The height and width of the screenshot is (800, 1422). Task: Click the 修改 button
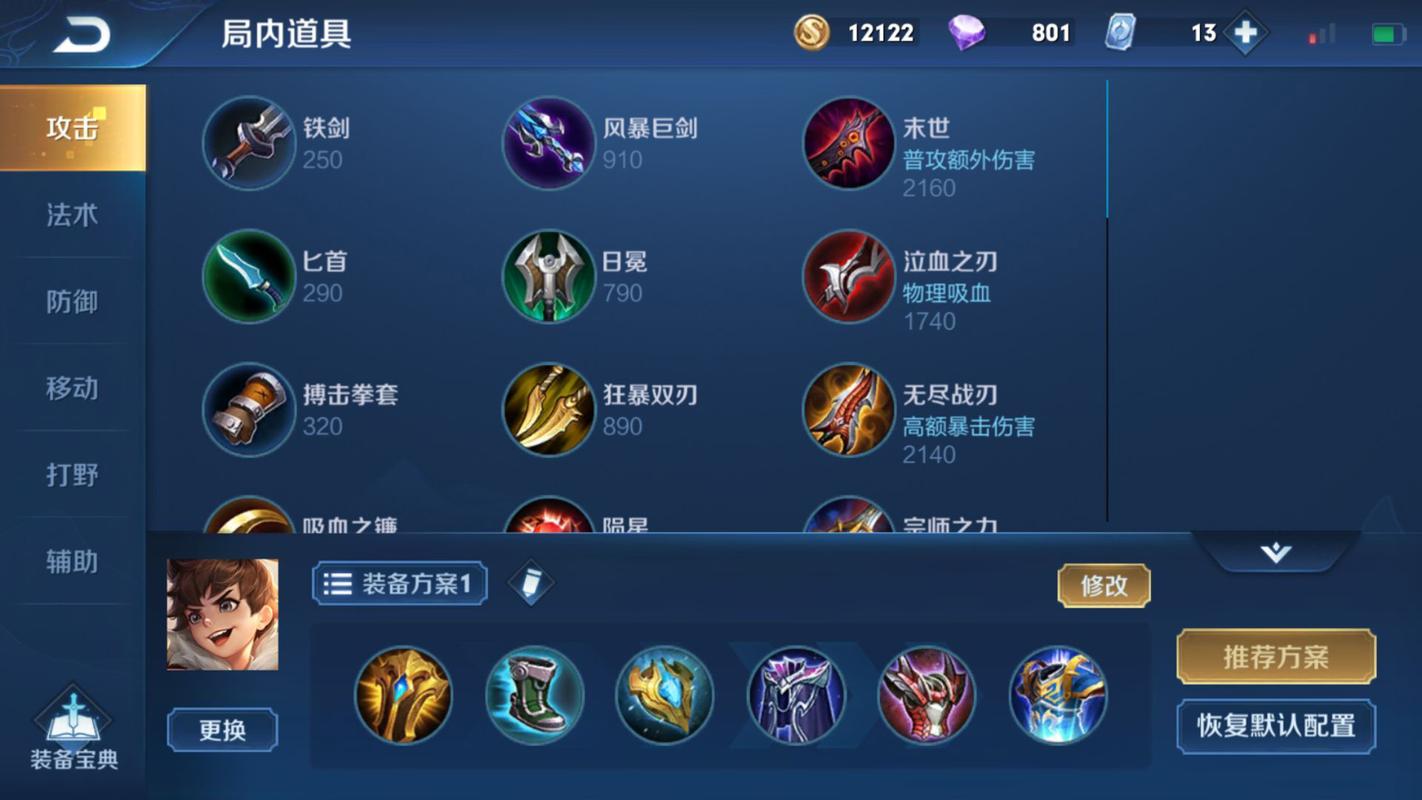(1104, 586)
